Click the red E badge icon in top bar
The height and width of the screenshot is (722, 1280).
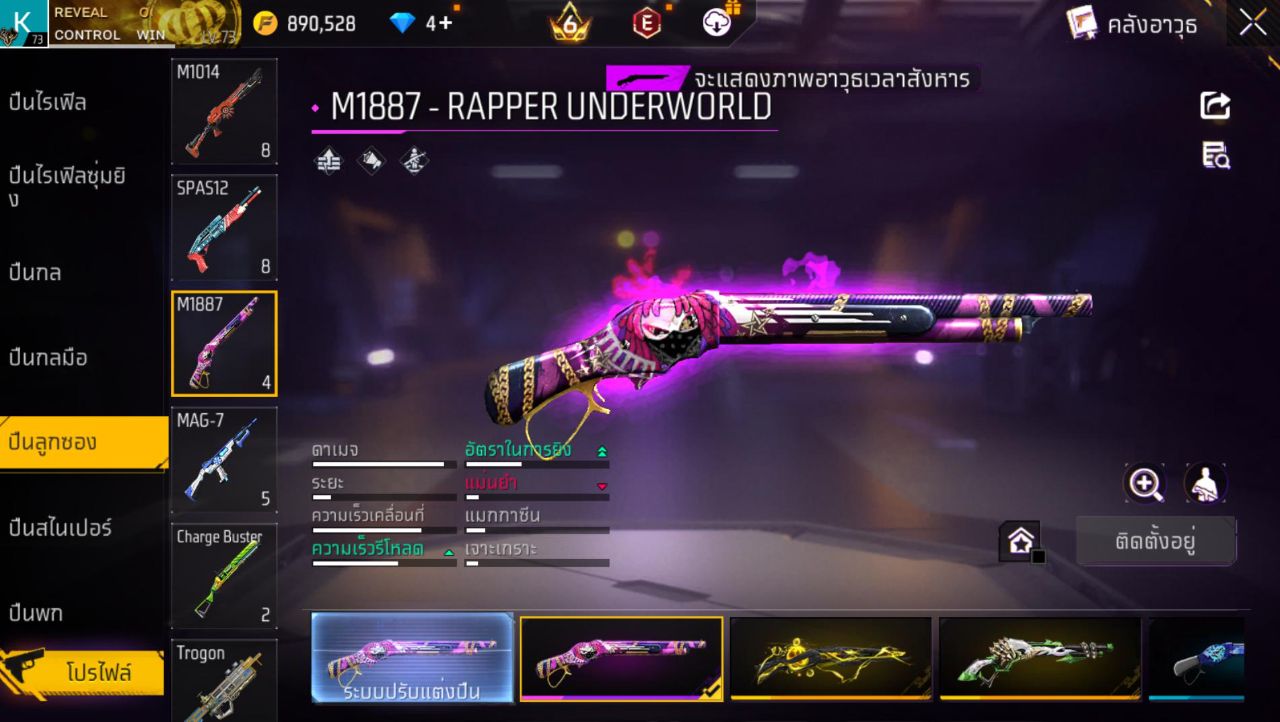(645, 22)
